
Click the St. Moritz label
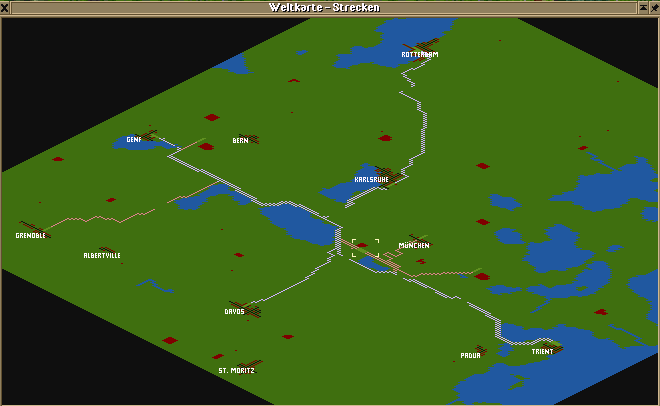236,370
